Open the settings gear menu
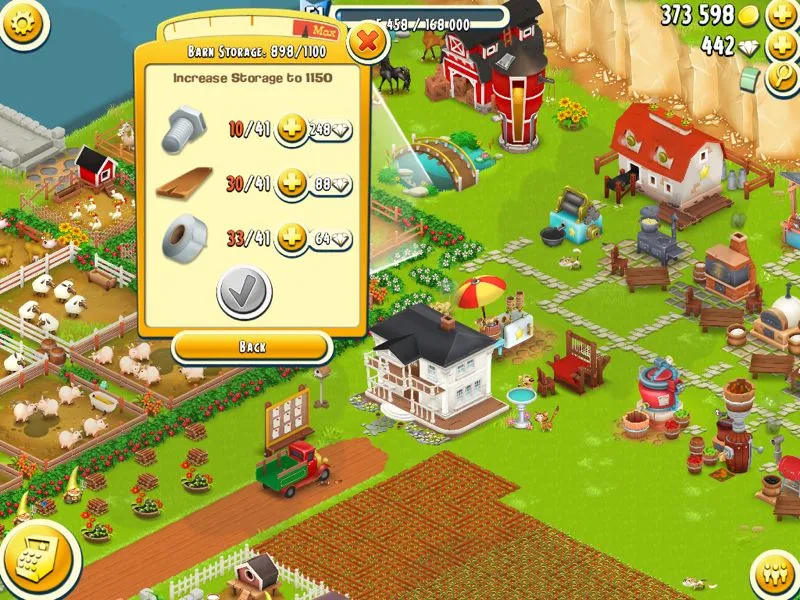The width and height of the screenshot is (800, 600). pyautogui.click(x=22, y=22)
